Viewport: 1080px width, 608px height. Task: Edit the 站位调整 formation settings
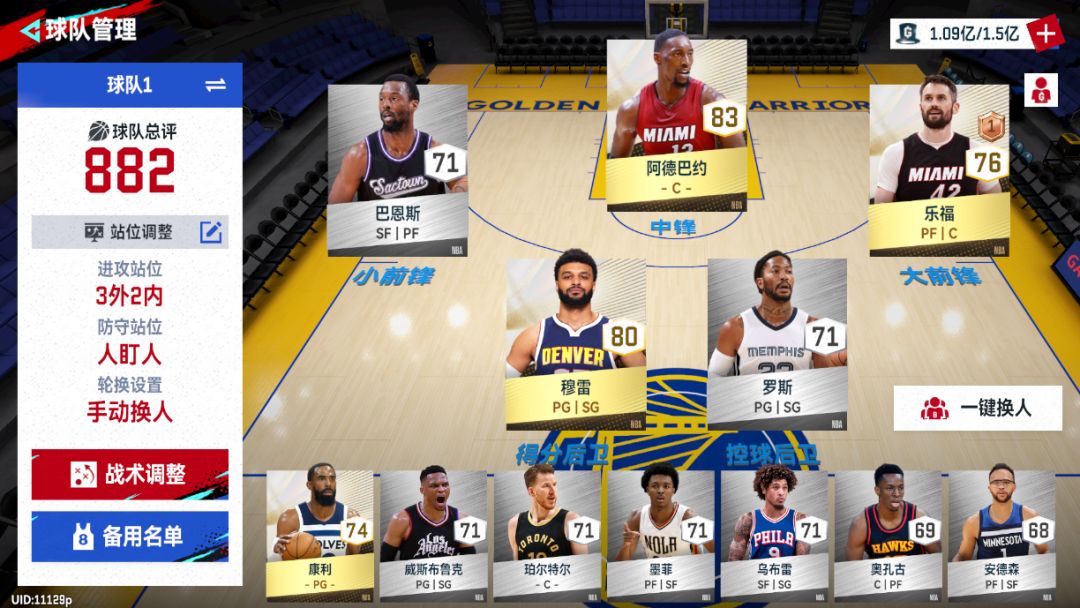pos(211,232)
